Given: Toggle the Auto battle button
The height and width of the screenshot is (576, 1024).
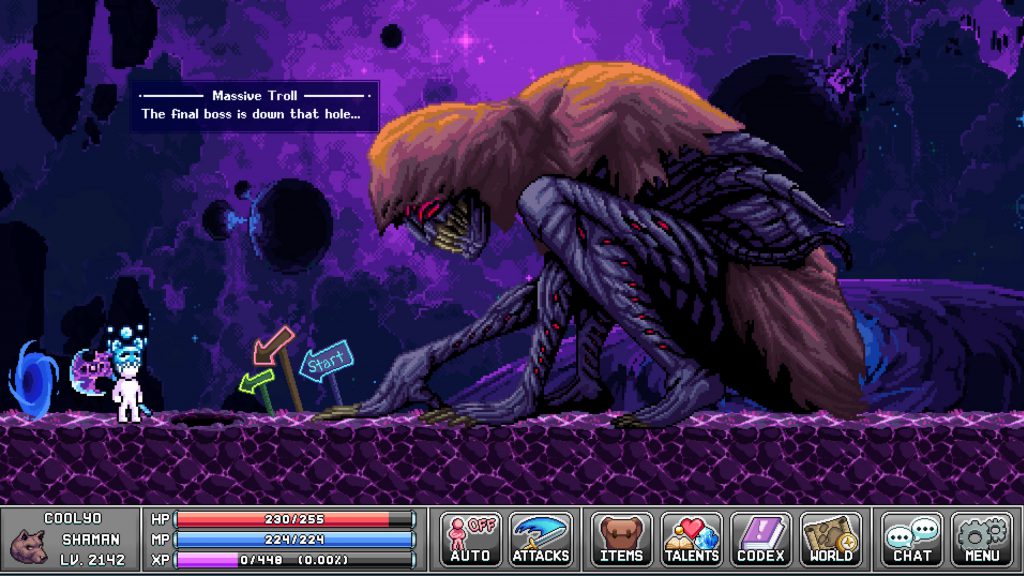Looking at the screenshot, I should pyautogui.click(x=470, y=540).
